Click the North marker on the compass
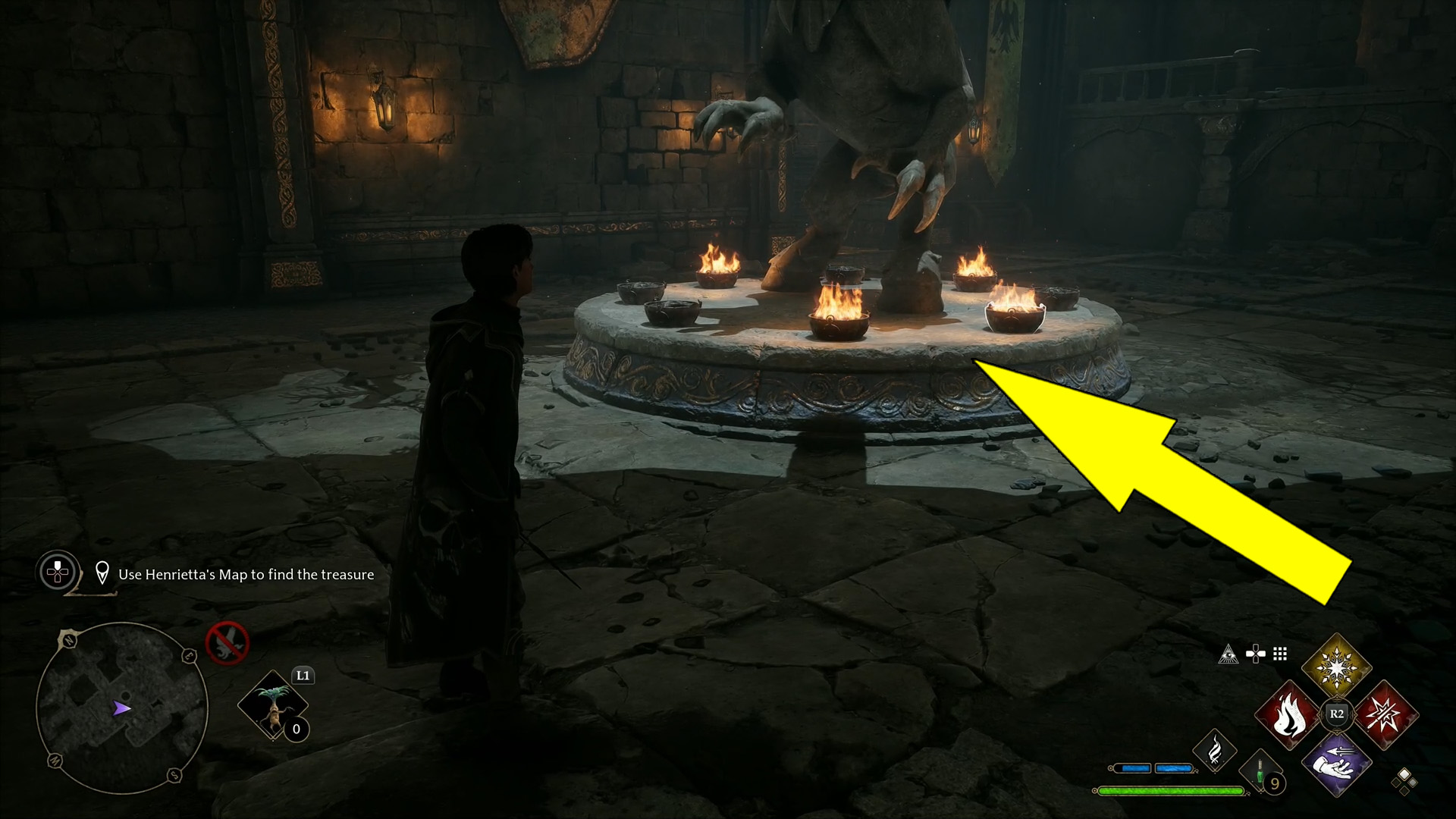1456x819 pixels. (x=67, y=639)
